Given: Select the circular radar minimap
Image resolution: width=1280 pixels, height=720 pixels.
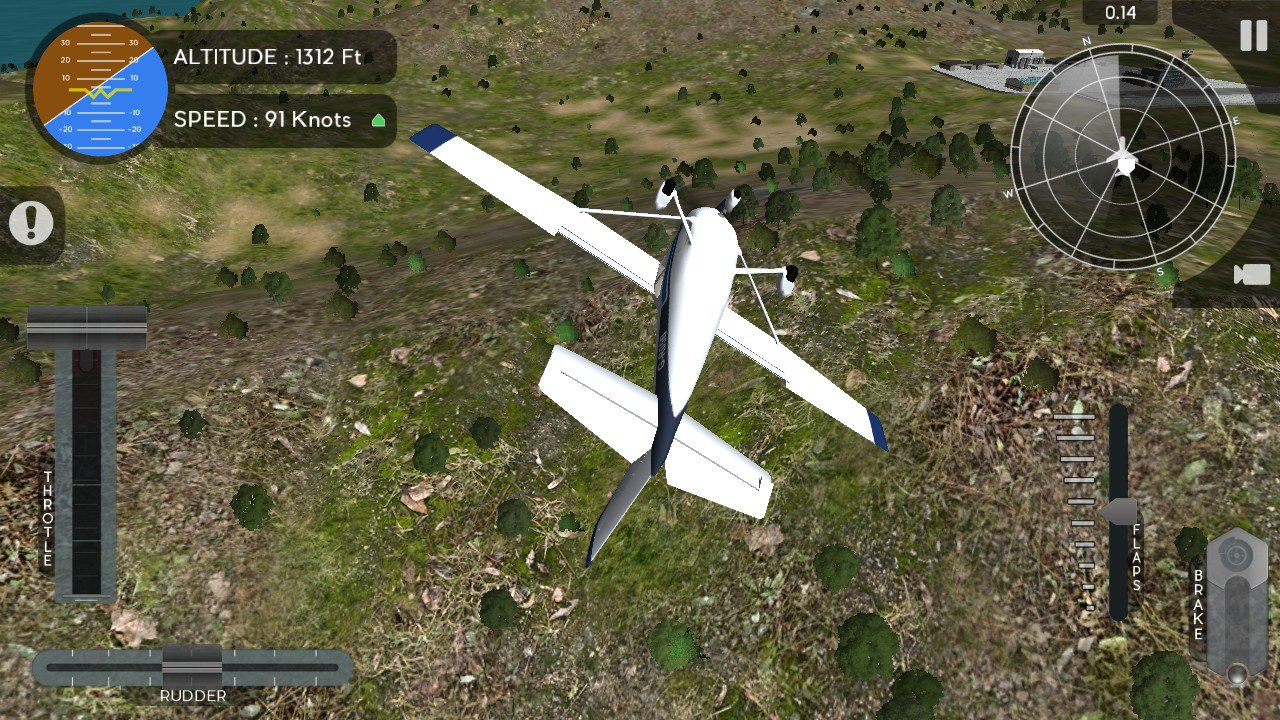Looking at the screenshot, I should click(1123, 157).
